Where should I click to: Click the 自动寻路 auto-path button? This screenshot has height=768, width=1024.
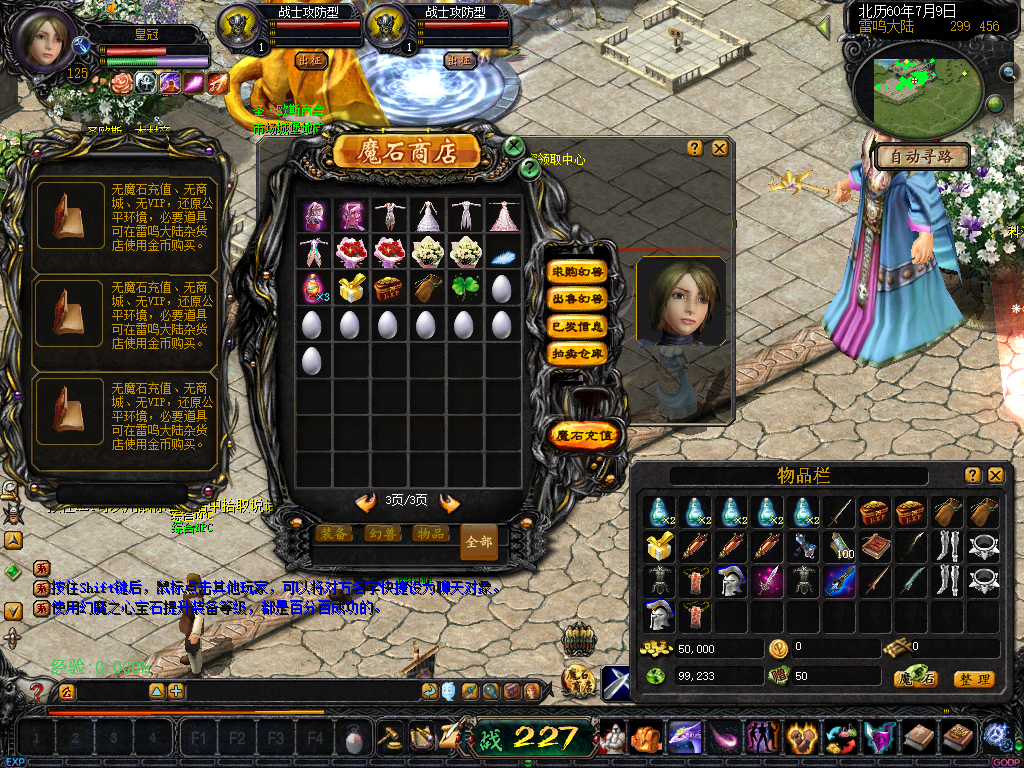point(921,156)
